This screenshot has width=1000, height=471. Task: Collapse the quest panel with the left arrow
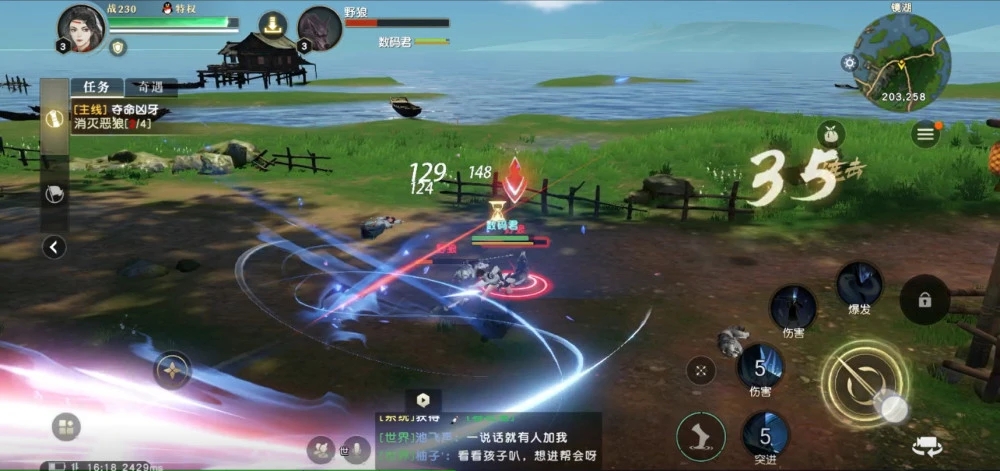pyautogui.click(x=55, y=247)
